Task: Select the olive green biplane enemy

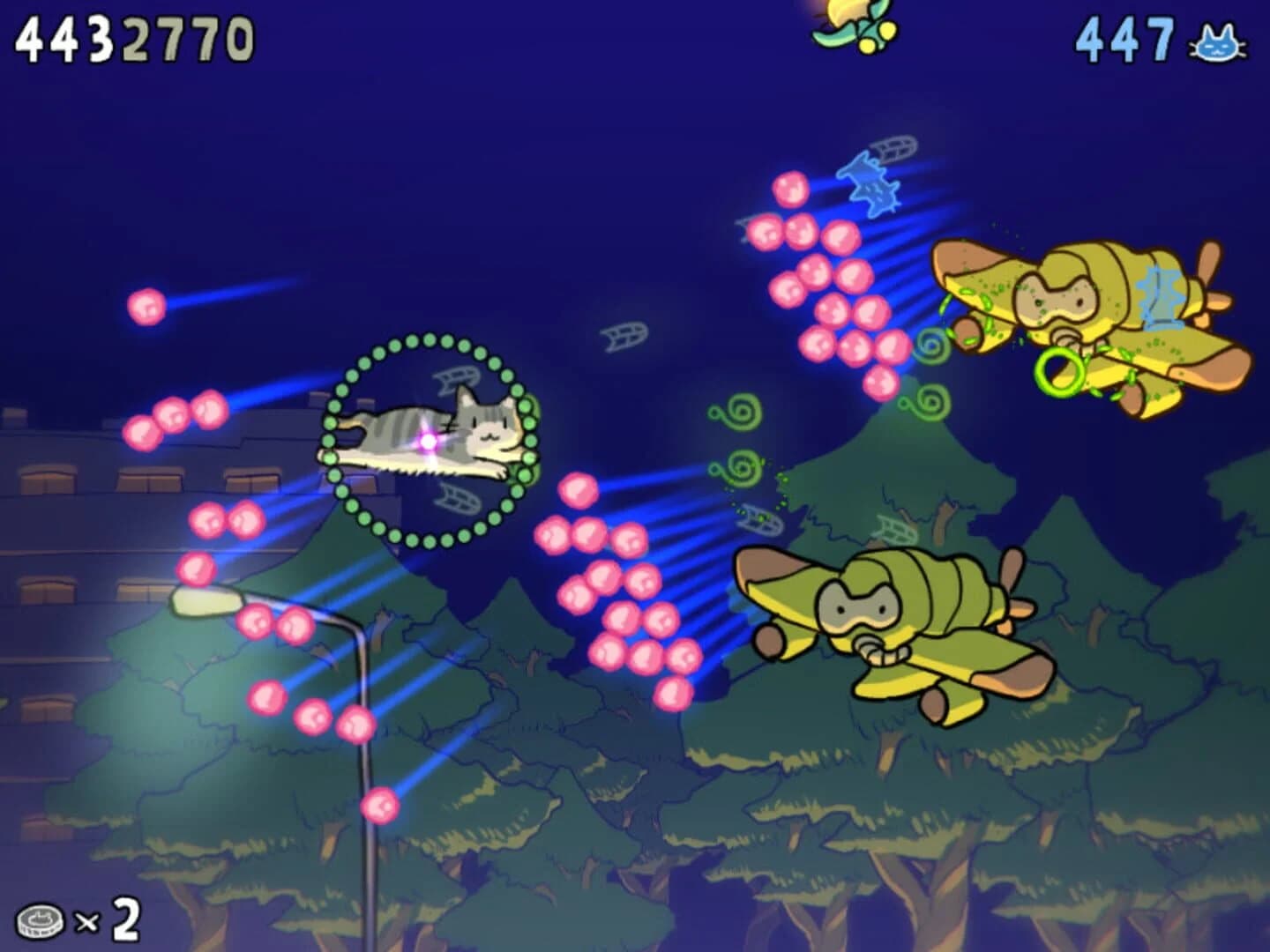Action: (891, 617)
